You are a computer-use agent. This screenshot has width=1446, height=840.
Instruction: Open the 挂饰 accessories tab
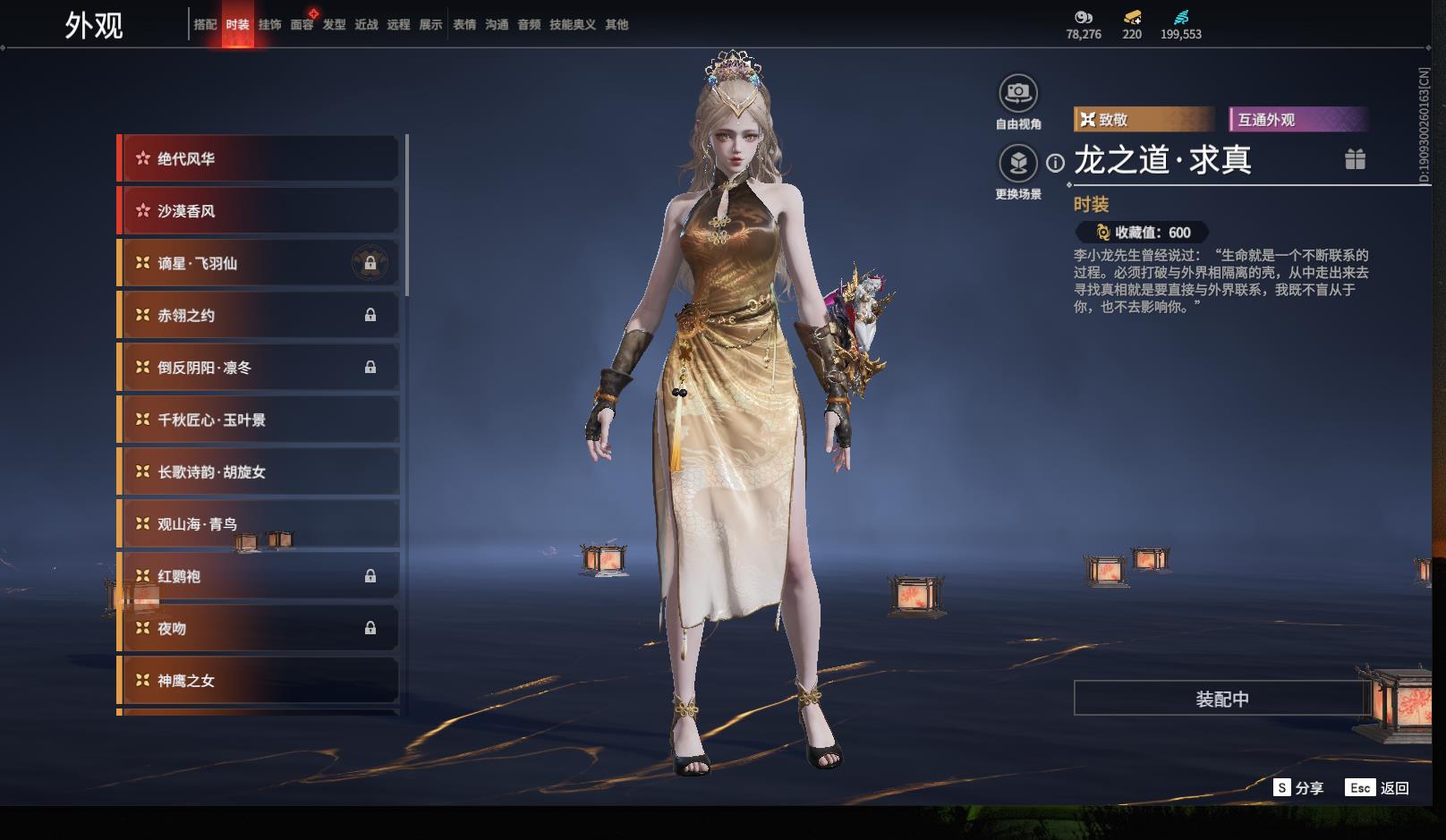(x=269, y=25)
